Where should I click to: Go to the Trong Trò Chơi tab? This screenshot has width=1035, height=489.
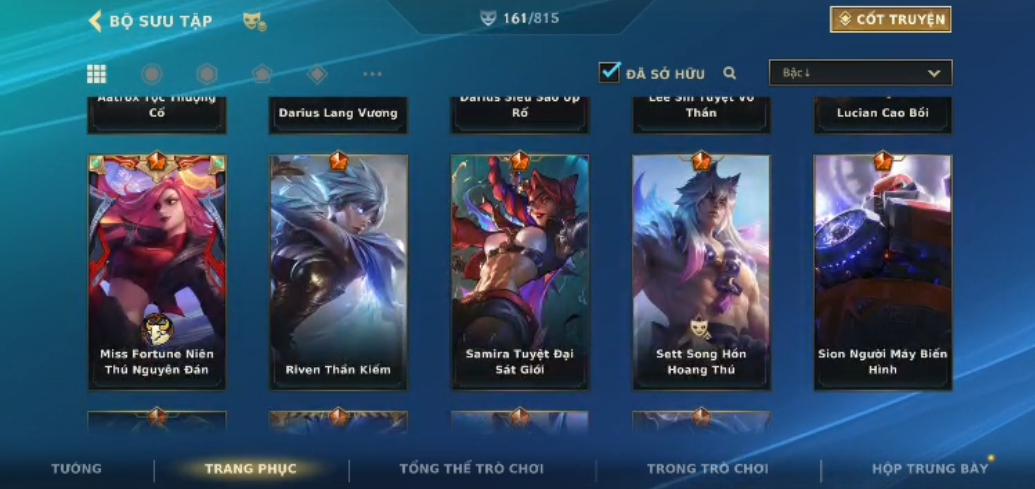707,469
